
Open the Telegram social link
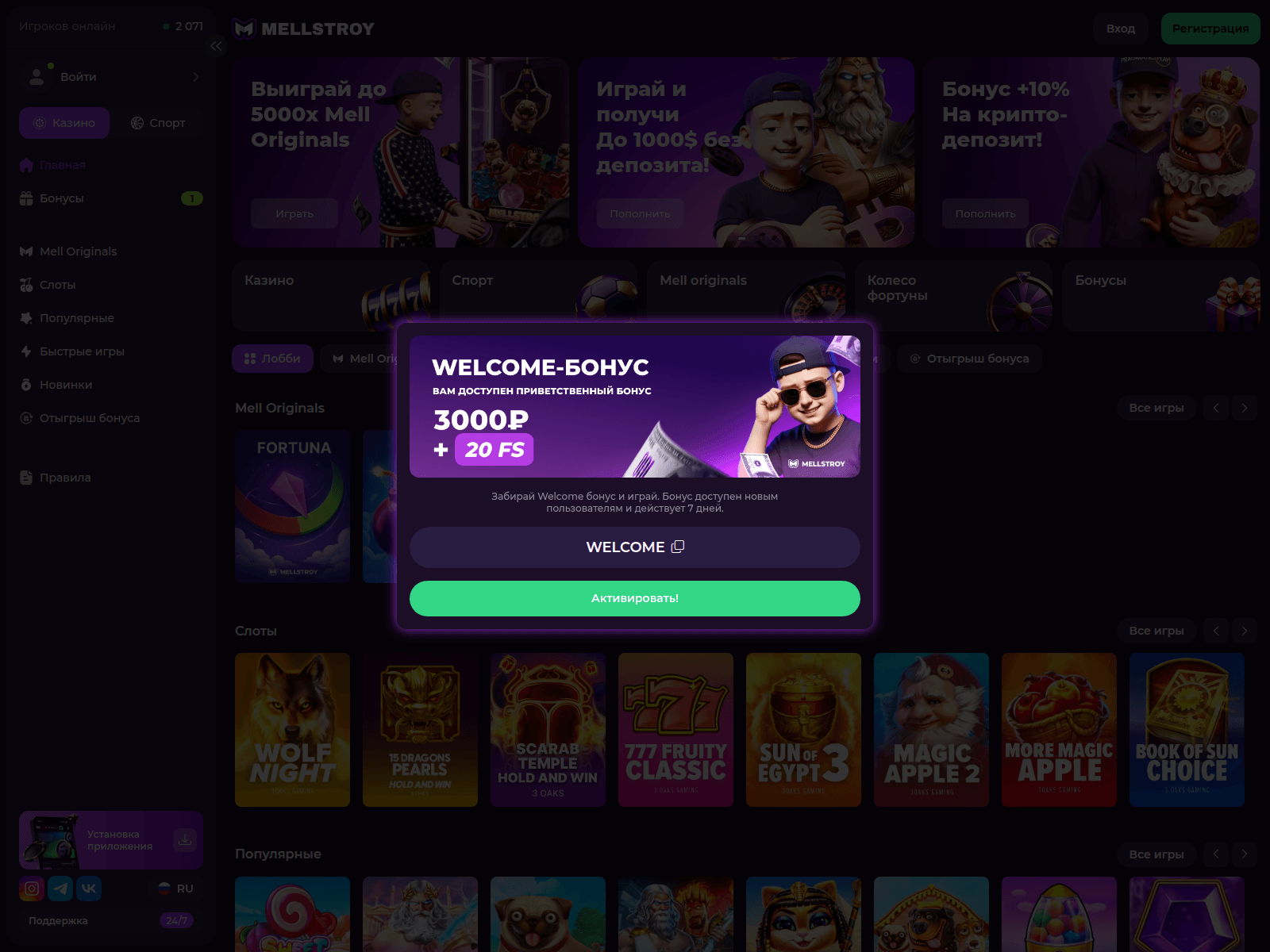[x=60, y=889]
